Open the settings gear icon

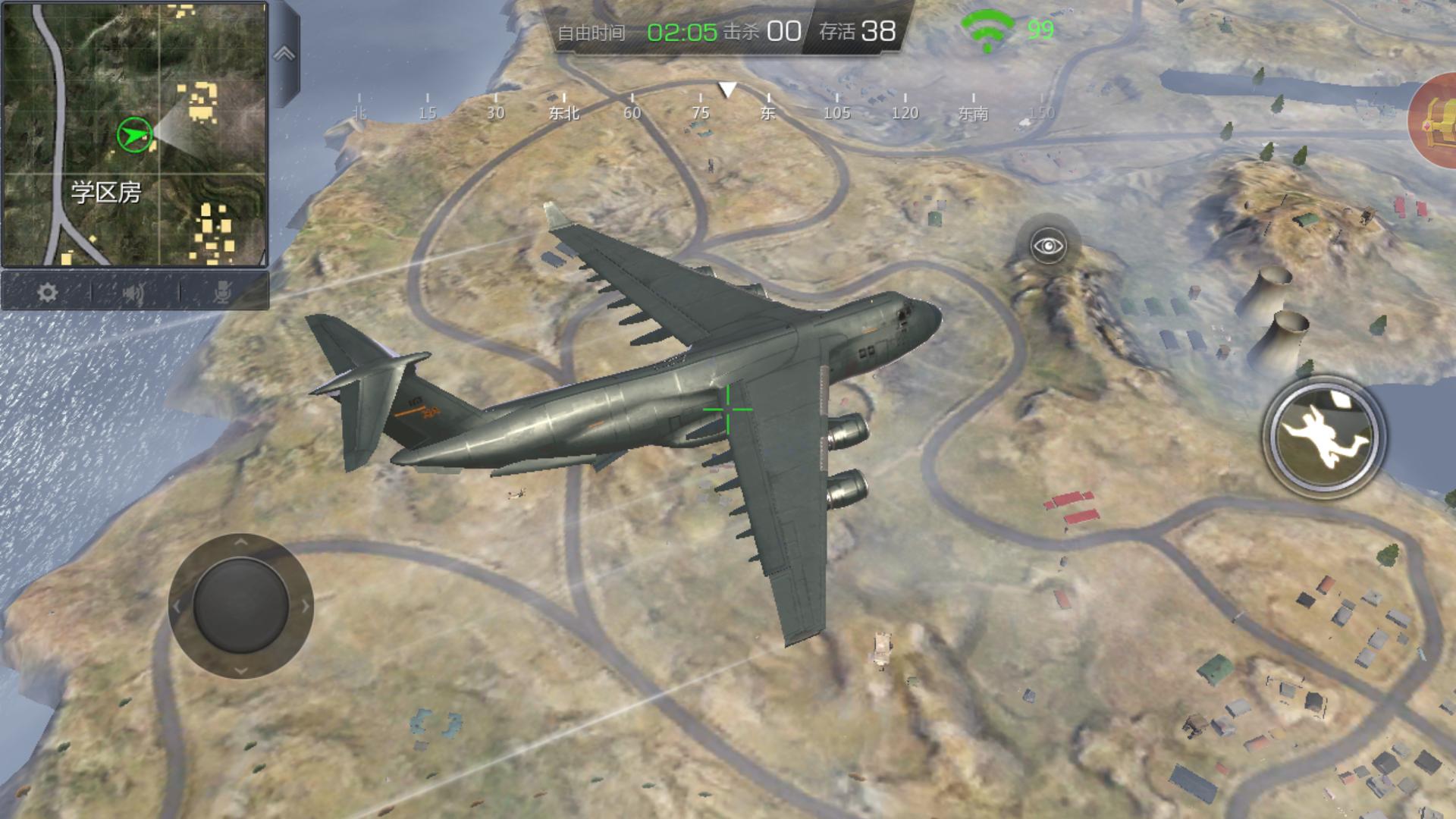click(47, 292)
